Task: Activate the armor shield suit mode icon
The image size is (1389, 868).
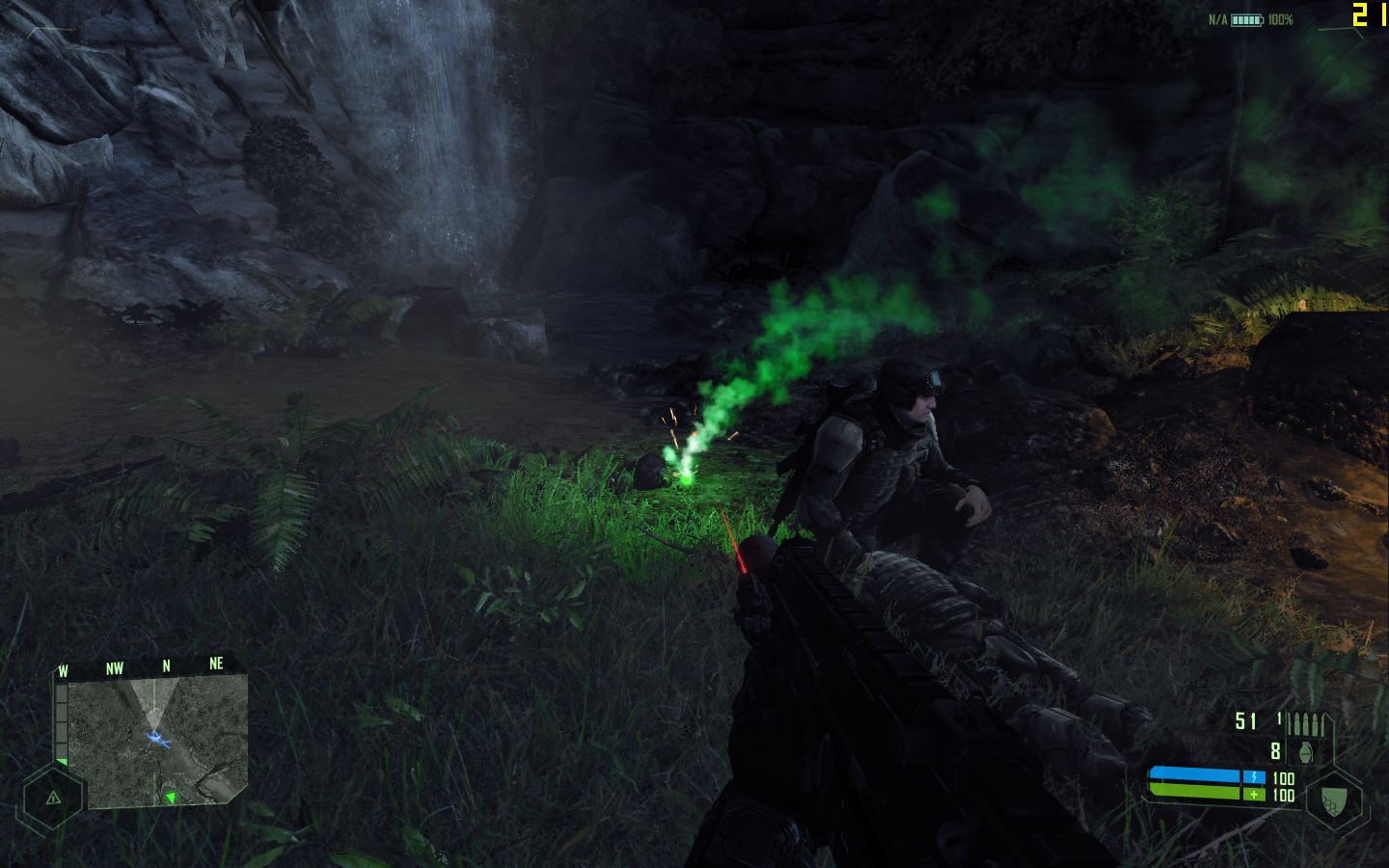Action: pyautogui.click(x=1334, y=800)
